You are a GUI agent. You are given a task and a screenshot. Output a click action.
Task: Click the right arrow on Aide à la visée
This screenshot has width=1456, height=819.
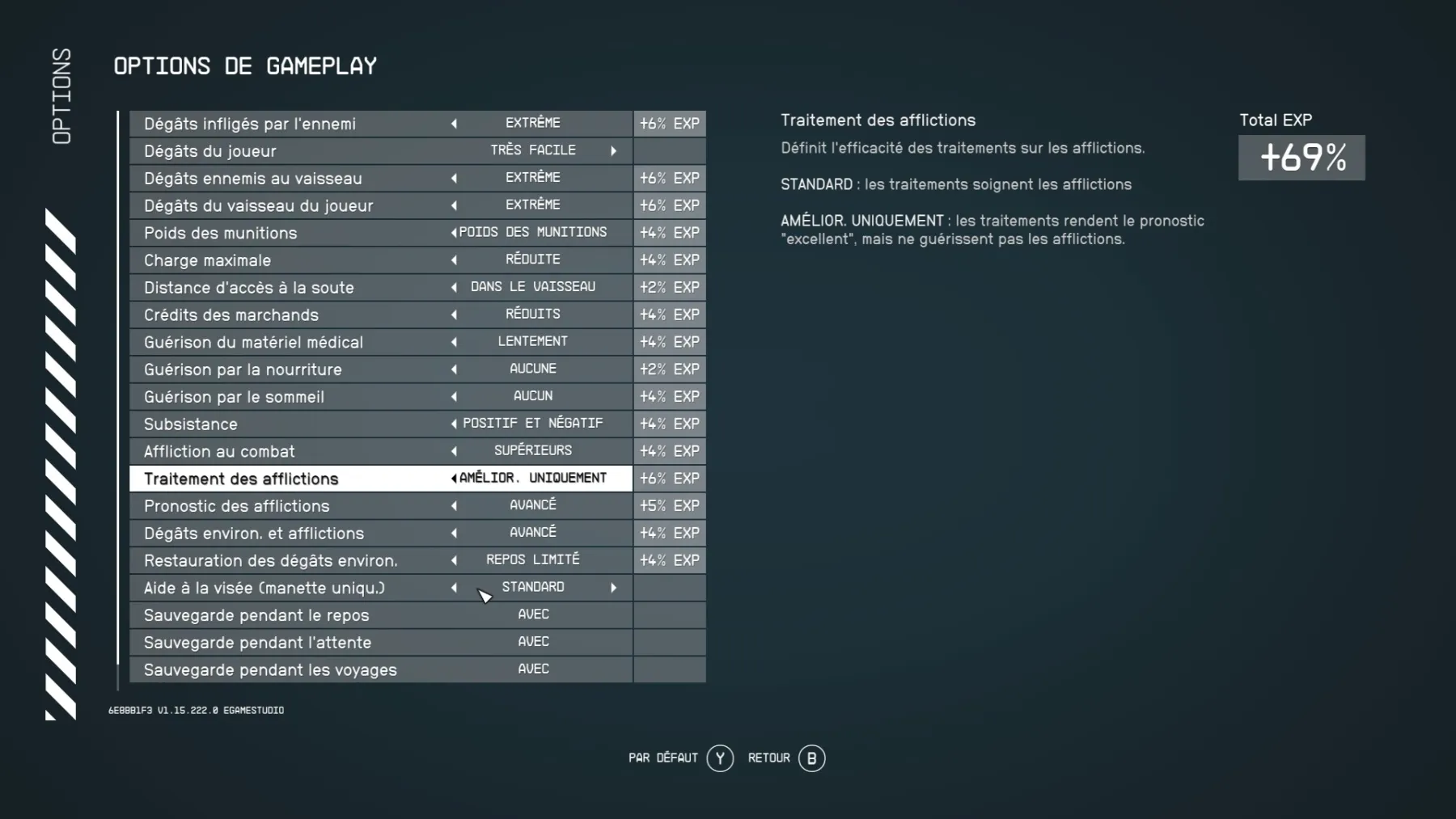point(613,588)
